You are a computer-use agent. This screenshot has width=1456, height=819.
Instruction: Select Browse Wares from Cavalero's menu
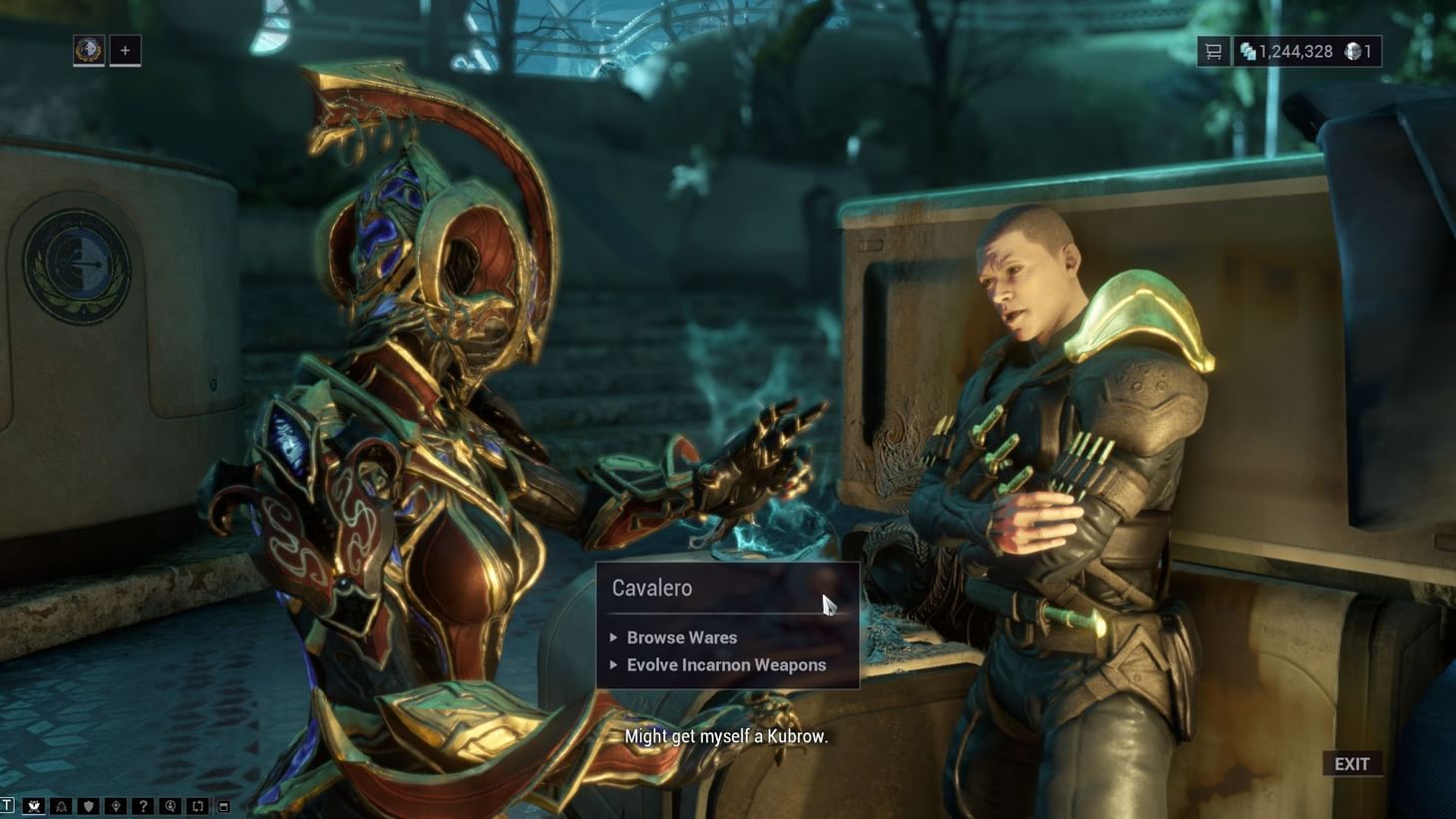coord(681,637)
